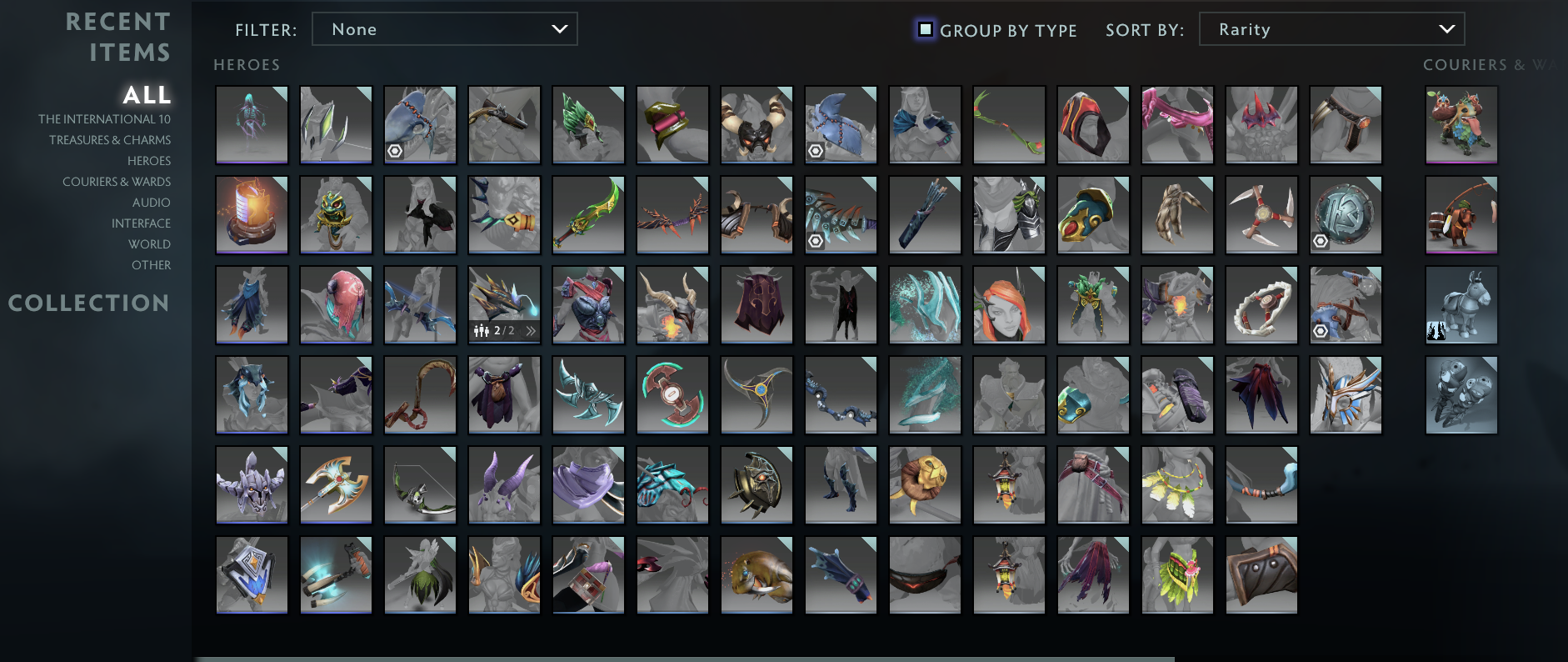Open the Sort By dropdown showing Rarity
The width and height of the screenshot is (1568, 662).
(1331, 28)
